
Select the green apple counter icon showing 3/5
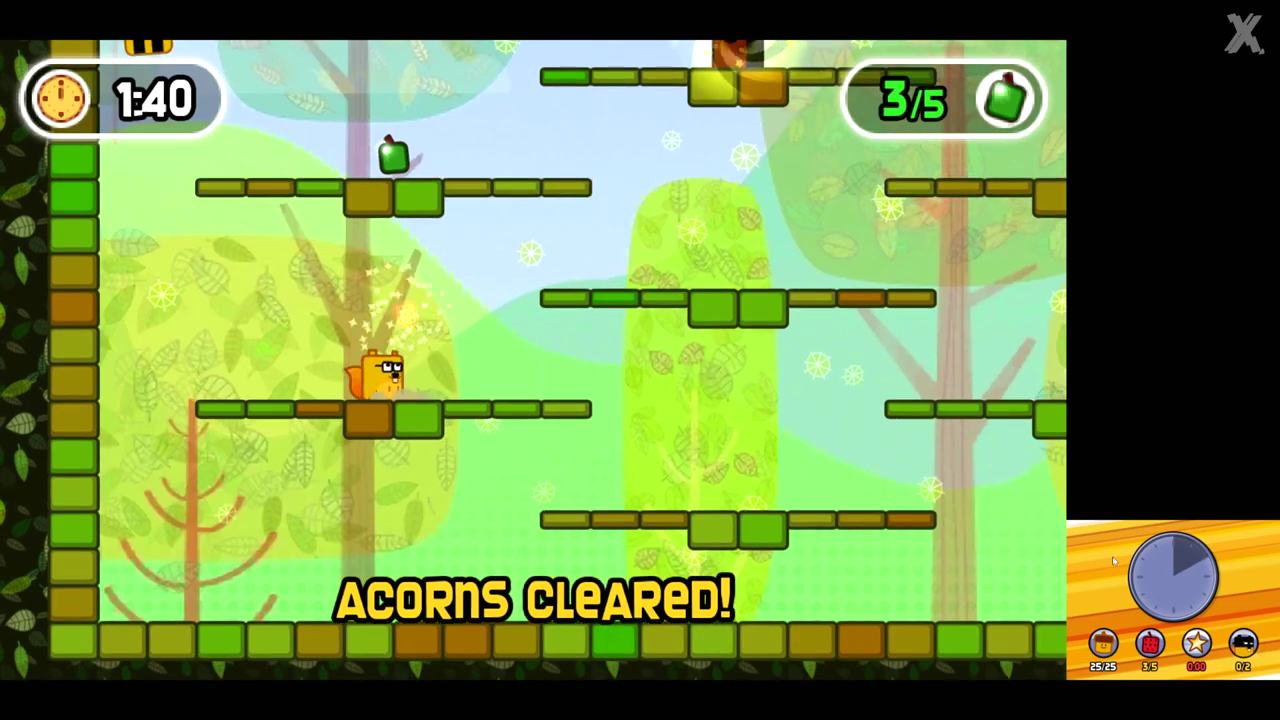point(1006,98)
